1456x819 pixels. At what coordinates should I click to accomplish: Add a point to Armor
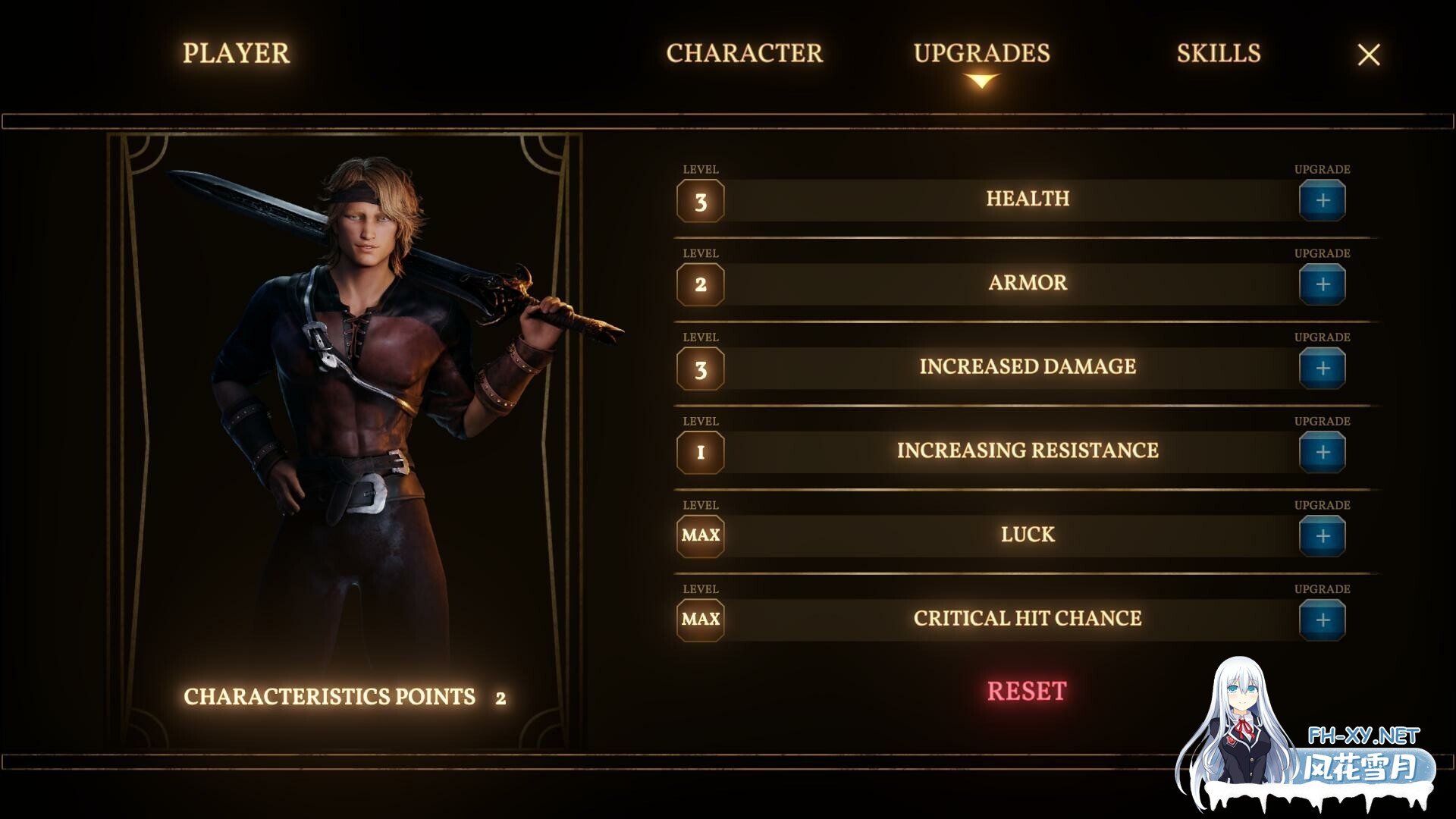pyautogui.click(x=1322, y=284)
